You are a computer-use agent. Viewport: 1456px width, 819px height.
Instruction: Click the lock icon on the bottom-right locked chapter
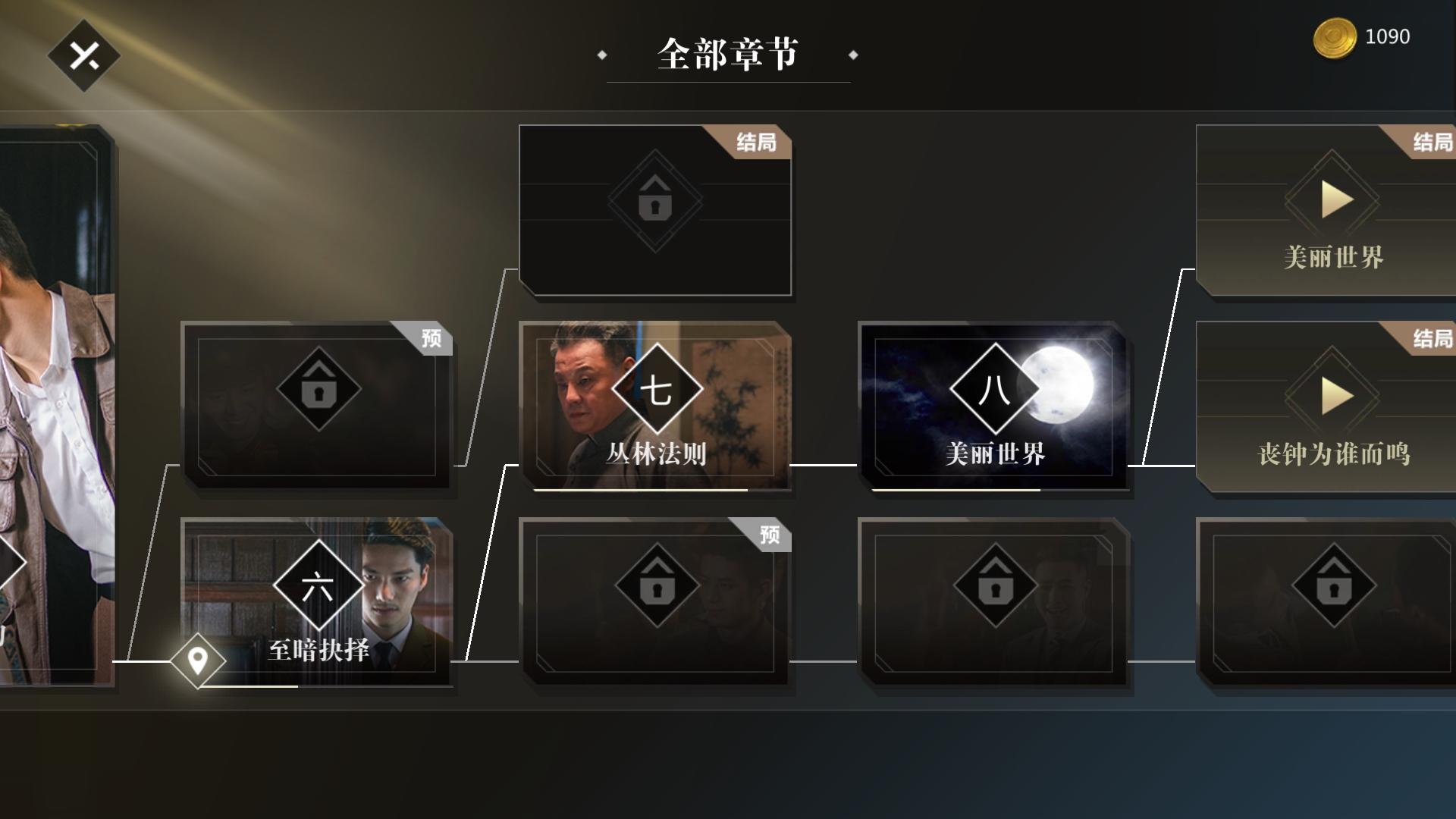click(1332, 585)
